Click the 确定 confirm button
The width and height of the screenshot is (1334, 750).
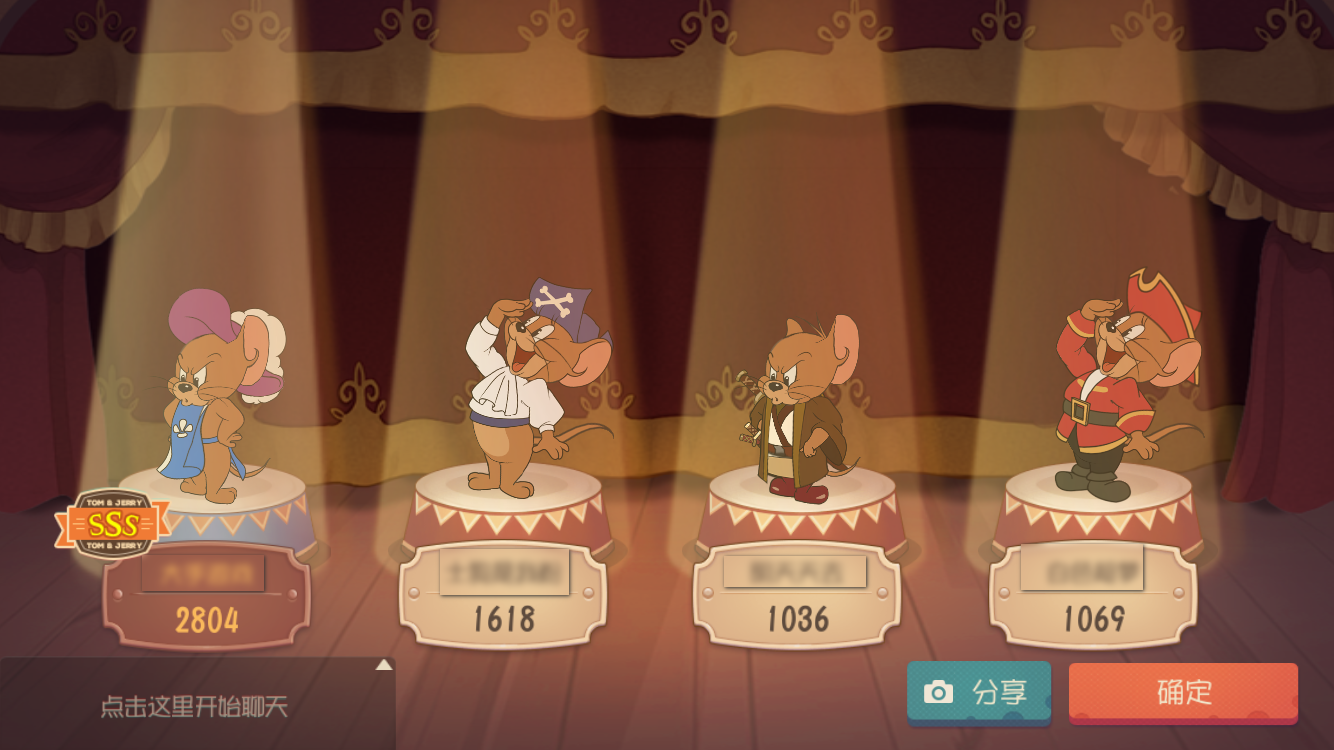tap(1183, 692)
